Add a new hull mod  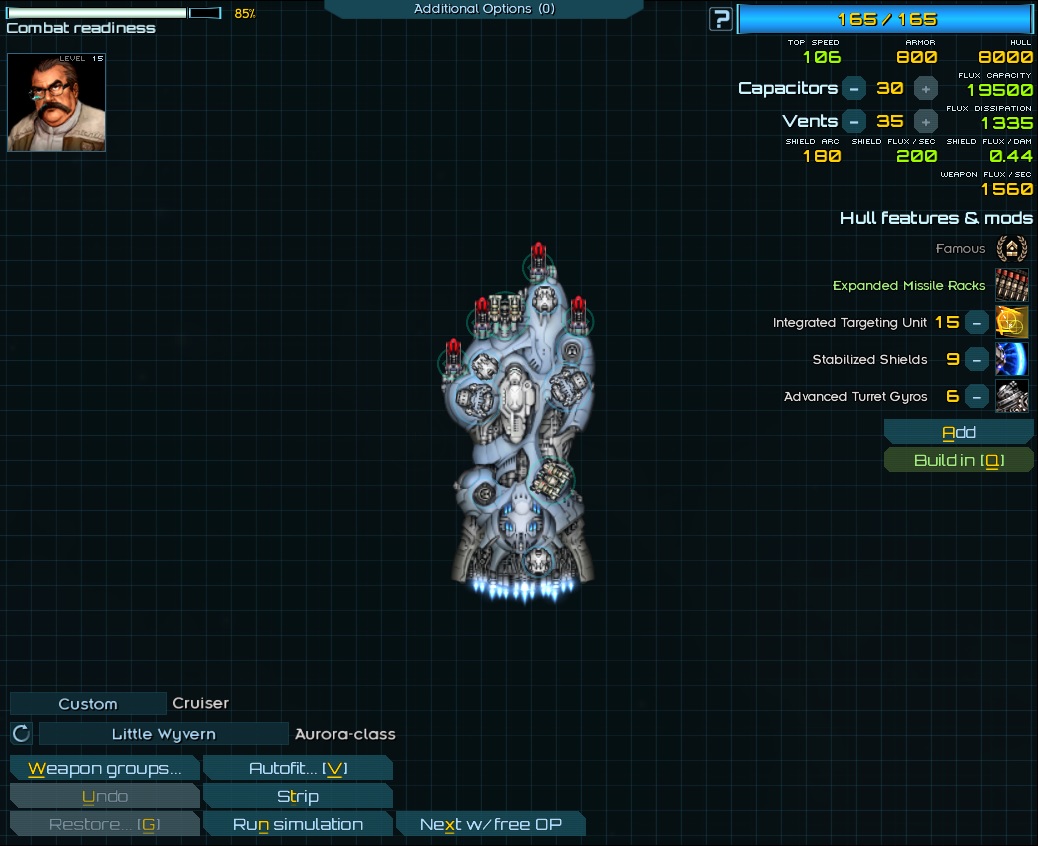(958, 432)
